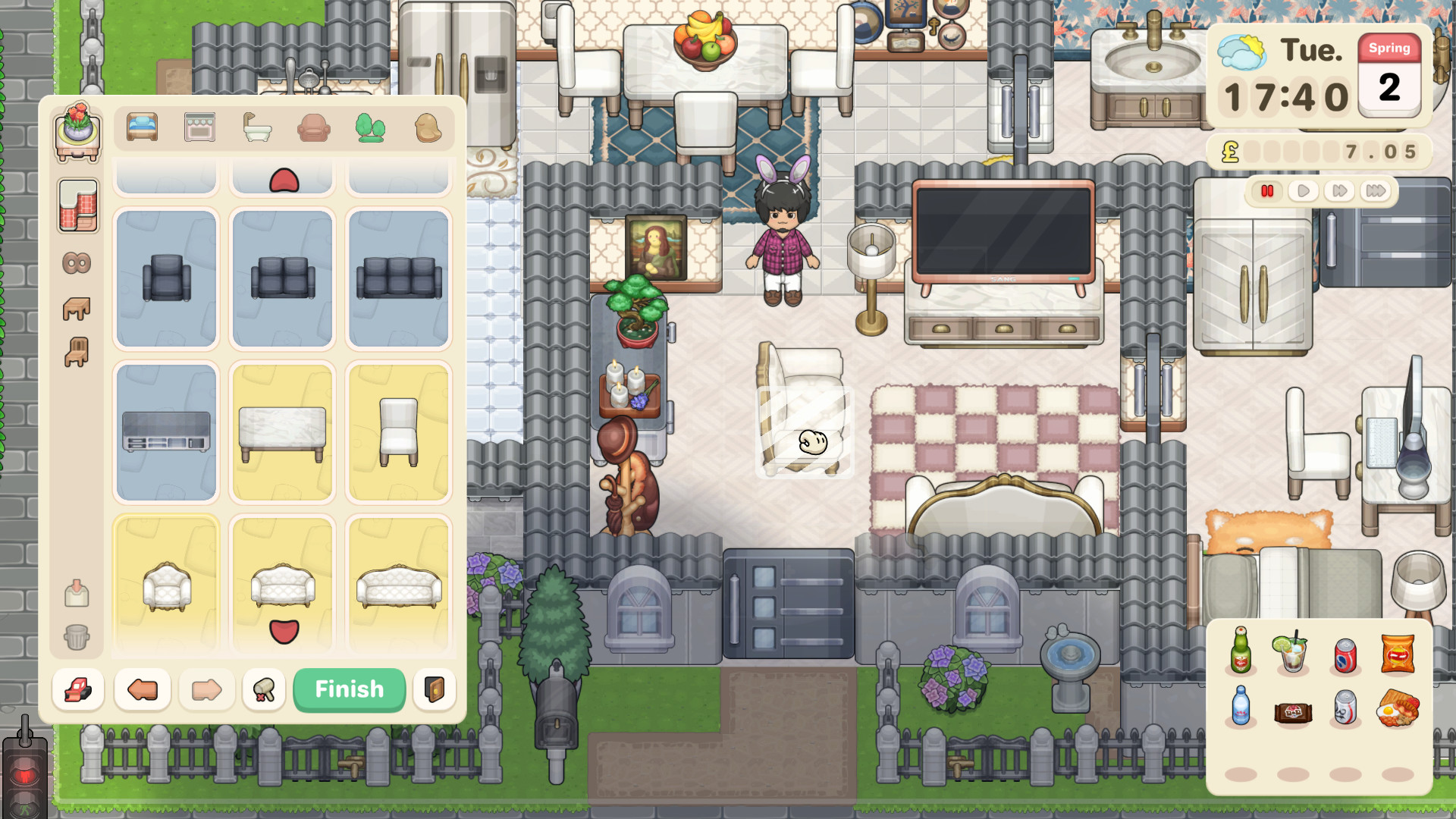Screen dimensions: 1456x819
Task: Open the pet furniture category icon
Action: pos(428,127)
